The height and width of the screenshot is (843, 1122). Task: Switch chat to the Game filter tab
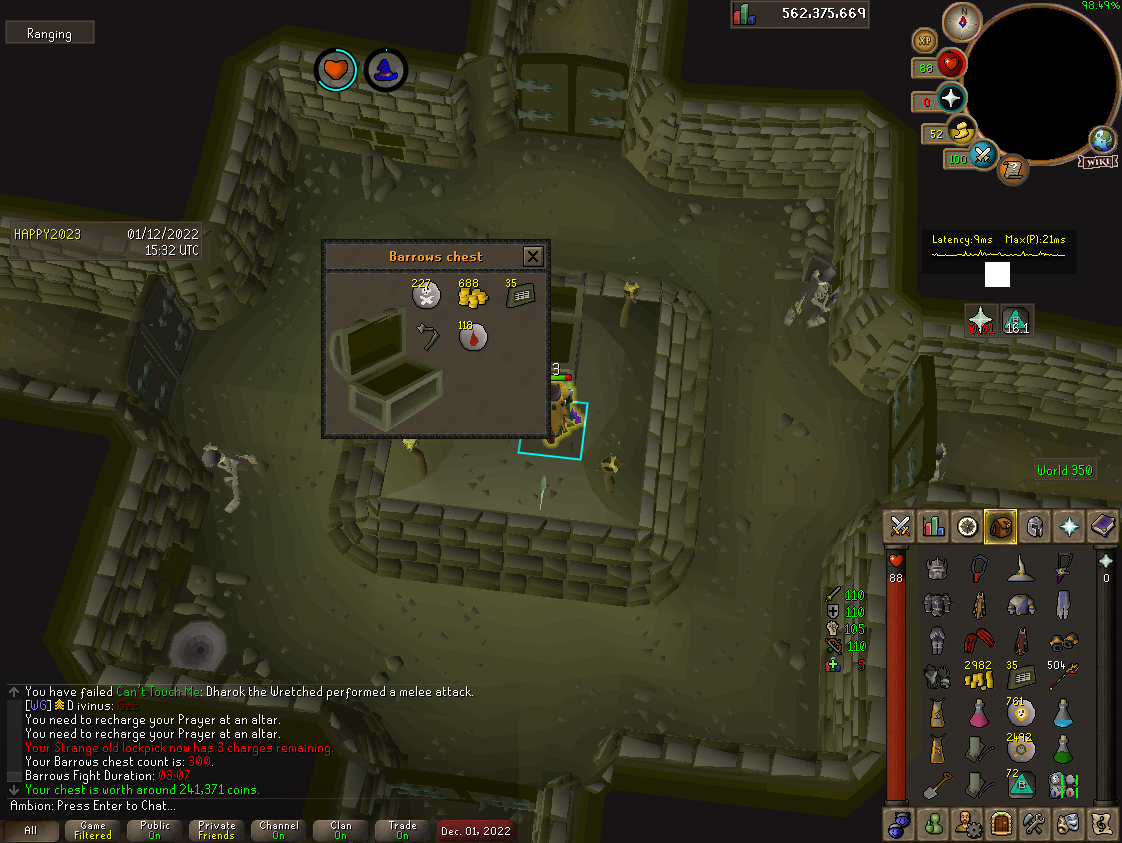[x=92, y=831]
